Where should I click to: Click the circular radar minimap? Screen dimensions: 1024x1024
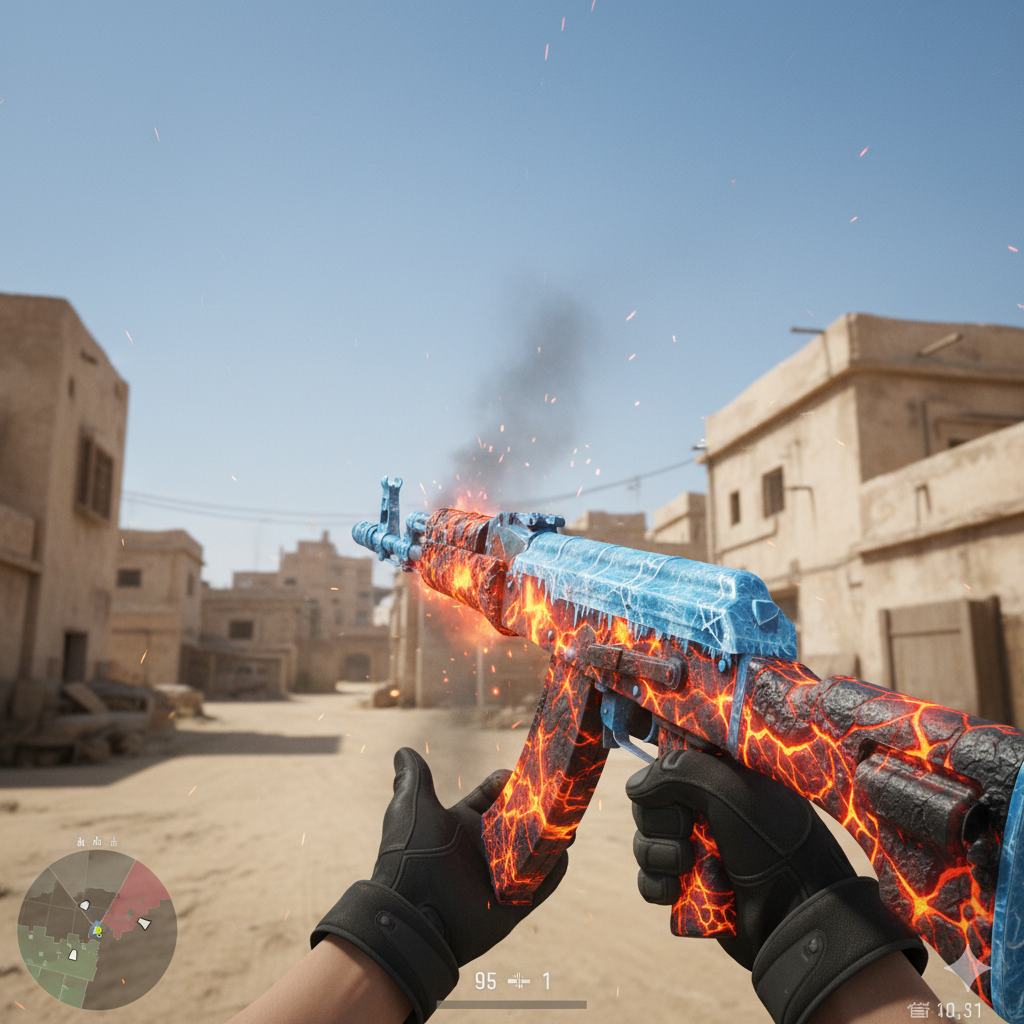tap(97, 929)
